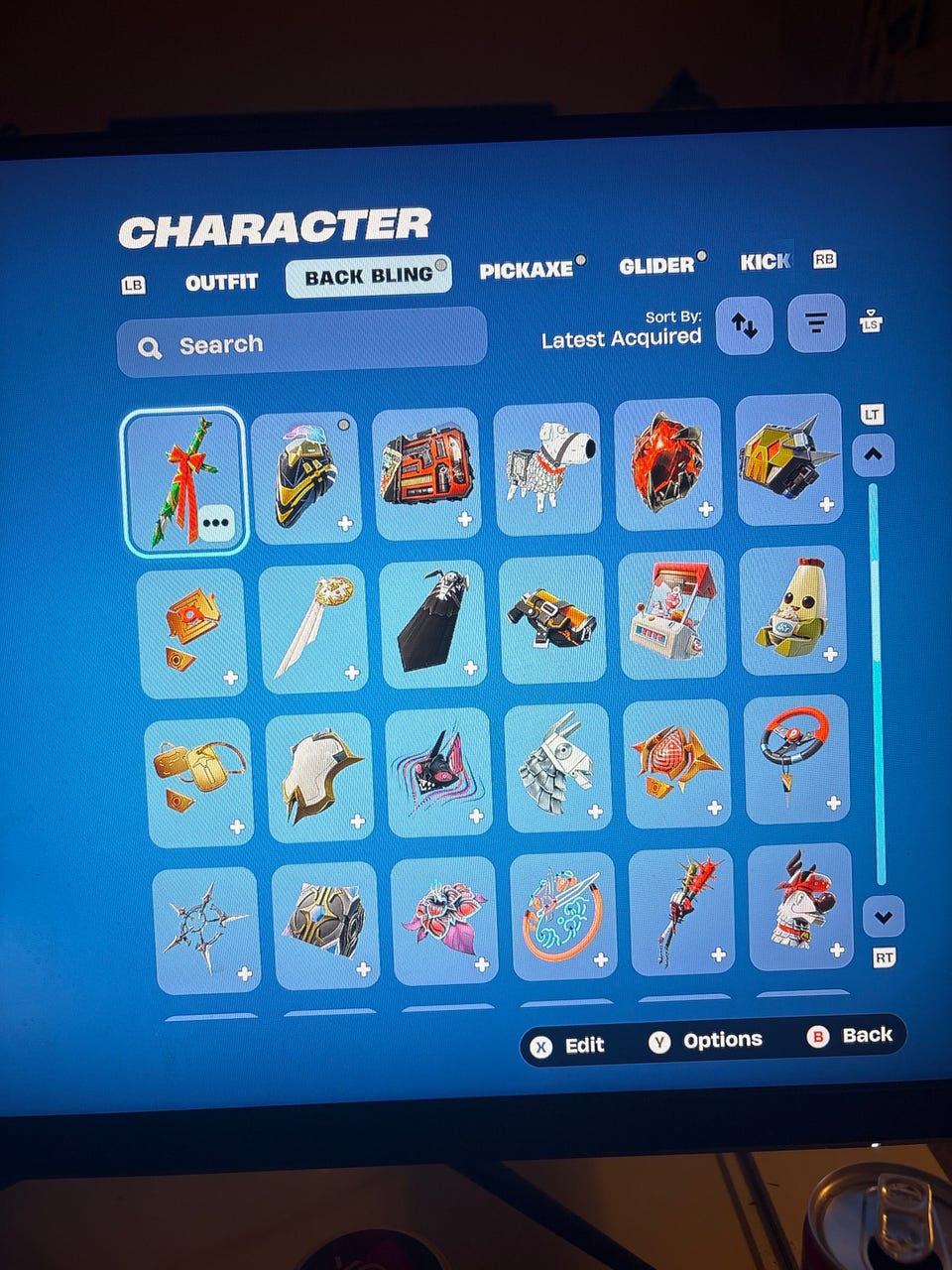Open the filter options button
The height and width of the screenshot is (1270, 952).
tap(815, 322)
